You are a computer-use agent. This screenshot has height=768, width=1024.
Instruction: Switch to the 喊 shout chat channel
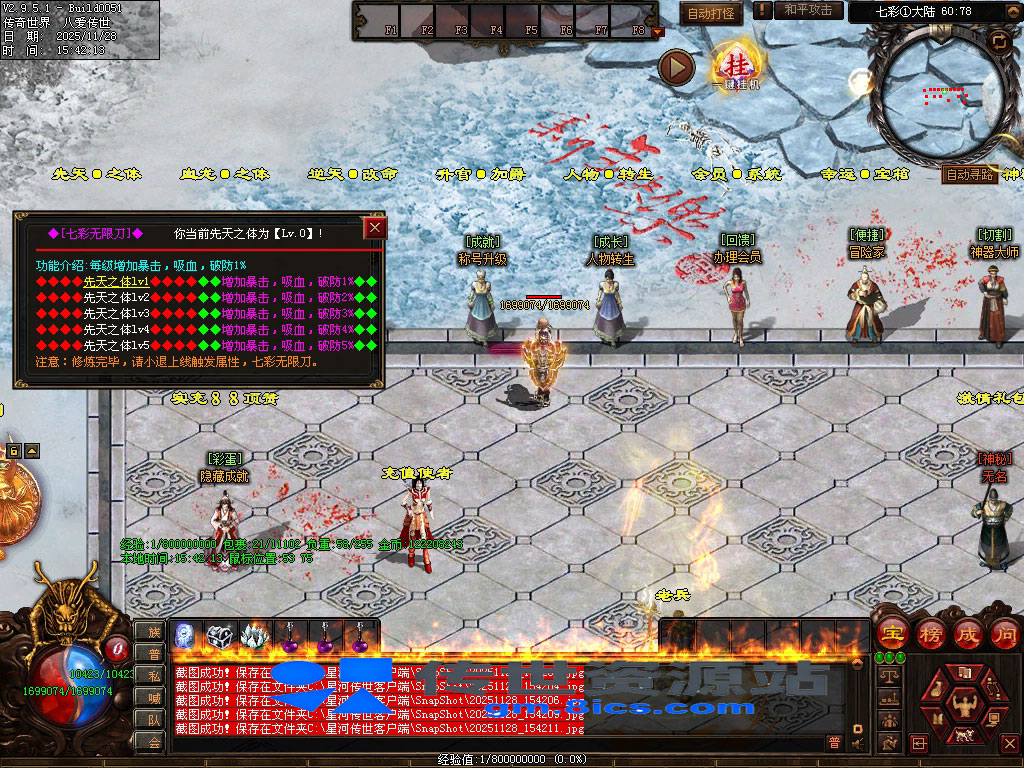[154, 697]
